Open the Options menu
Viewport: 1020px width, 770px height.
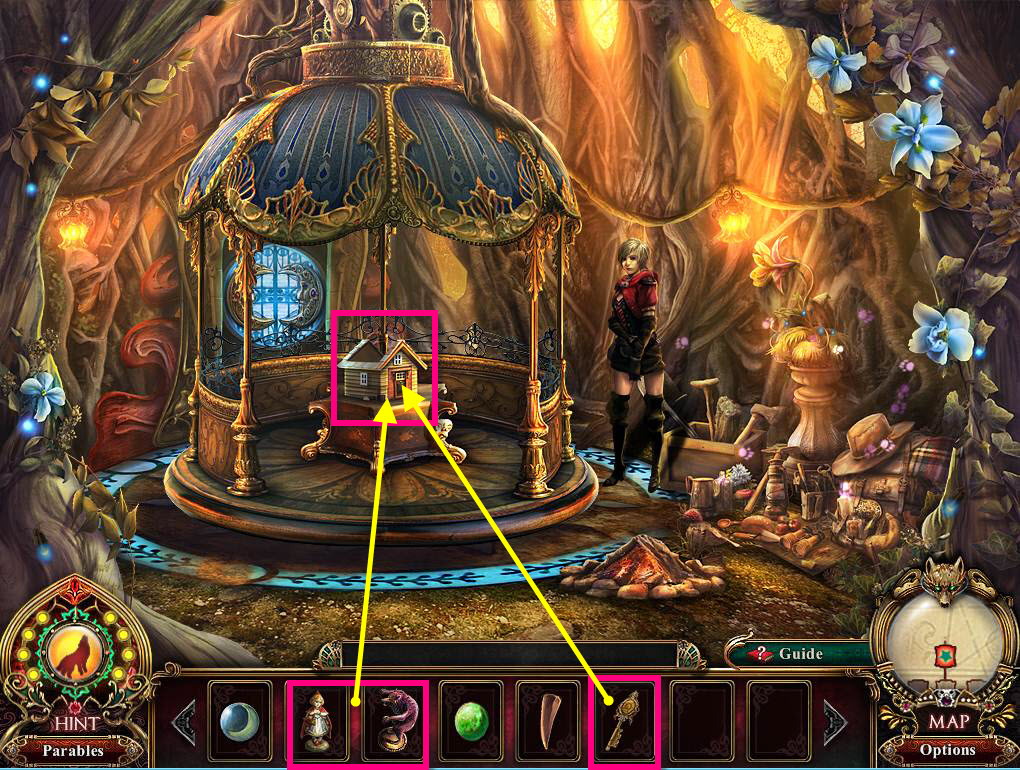(x=946, y=750)
